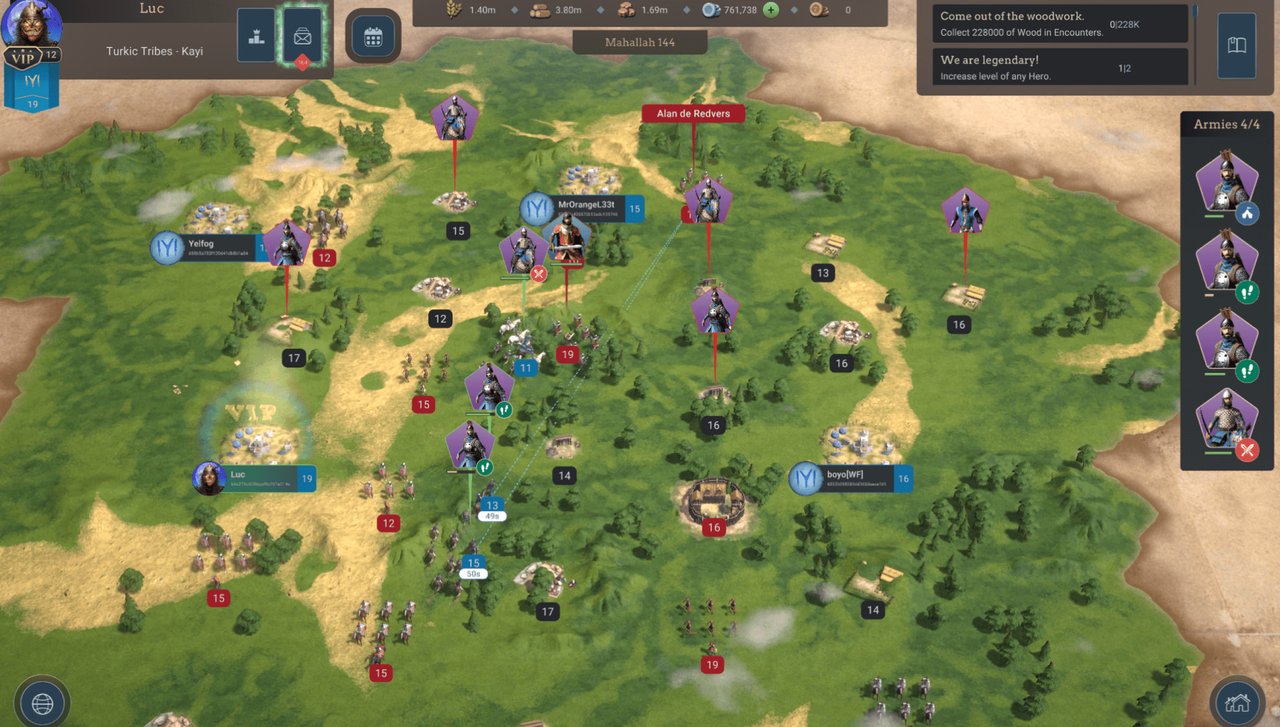The image size is (1280, 727).
Task: Select boyo[WF]'s player nameplate
Action: [852, 479]
